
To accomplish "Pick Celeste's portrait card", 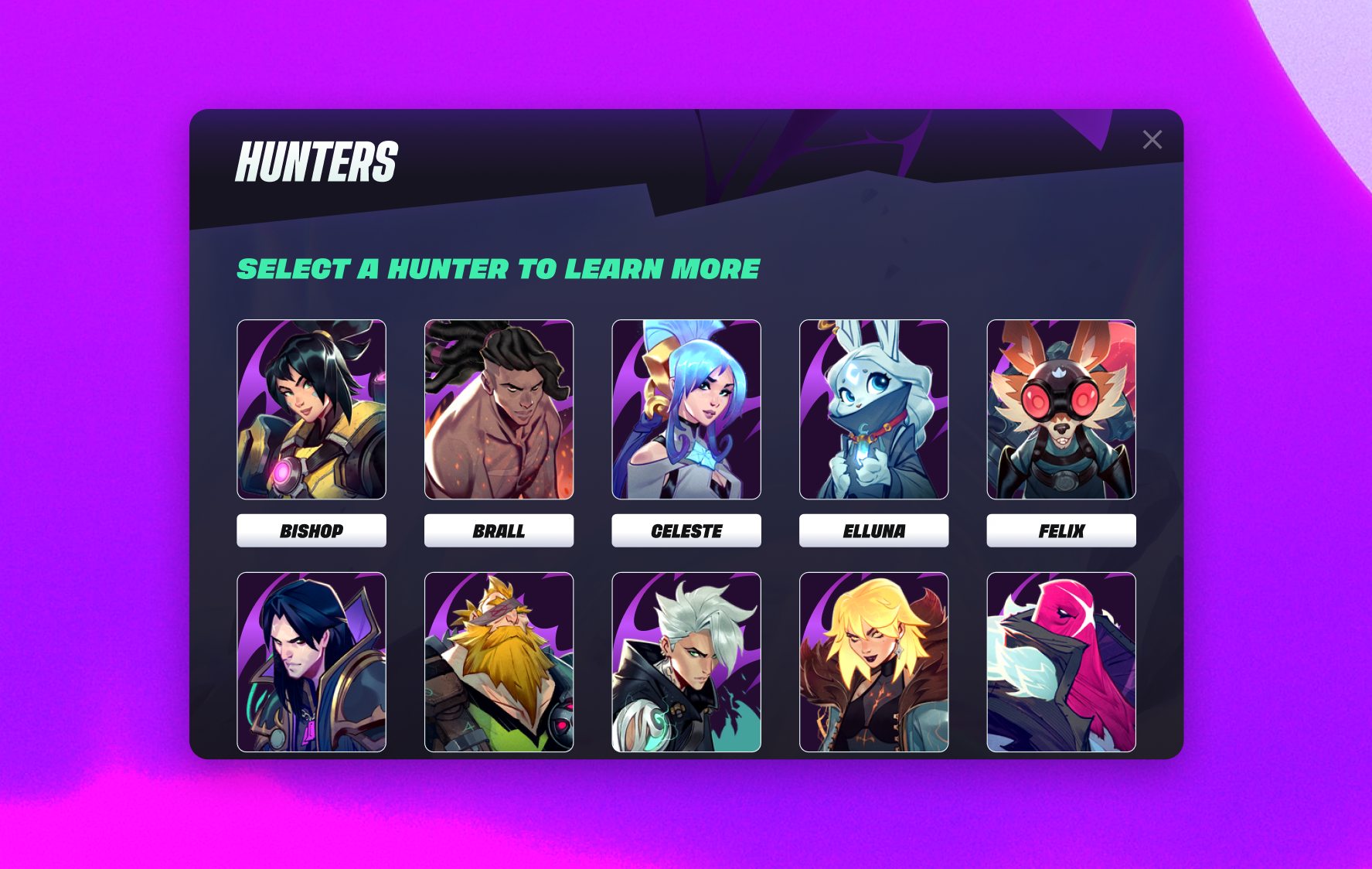I will pyautogui.click(x=686, y=409).
